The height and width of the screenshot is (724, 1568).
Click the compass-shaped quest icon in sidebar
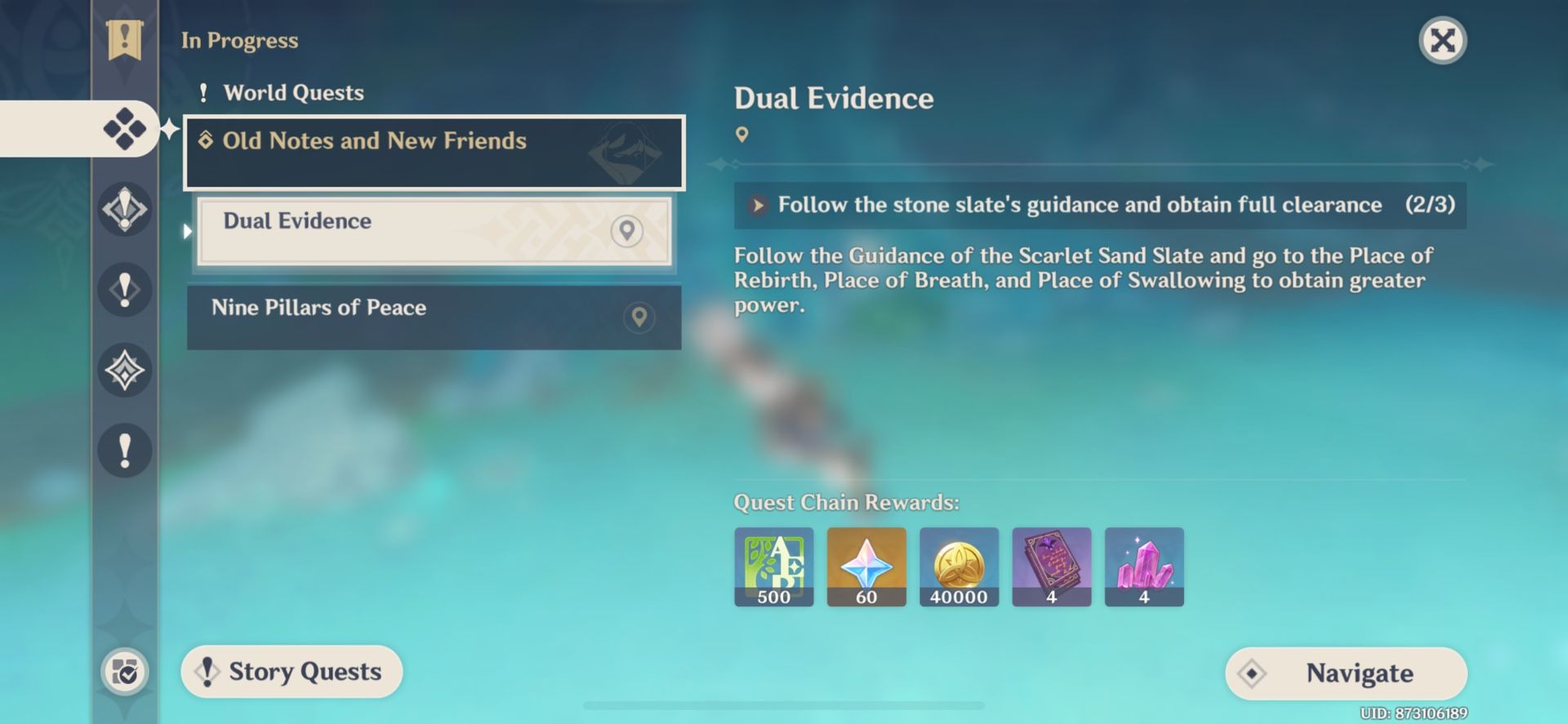(124, 370)
